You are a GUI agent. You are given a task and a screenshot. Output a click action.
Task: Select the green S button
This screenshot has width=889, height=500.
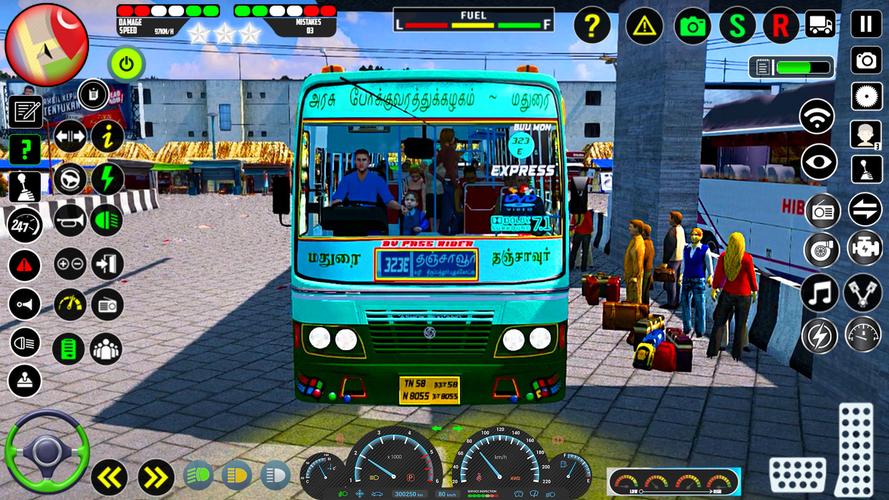click(738, 25)
